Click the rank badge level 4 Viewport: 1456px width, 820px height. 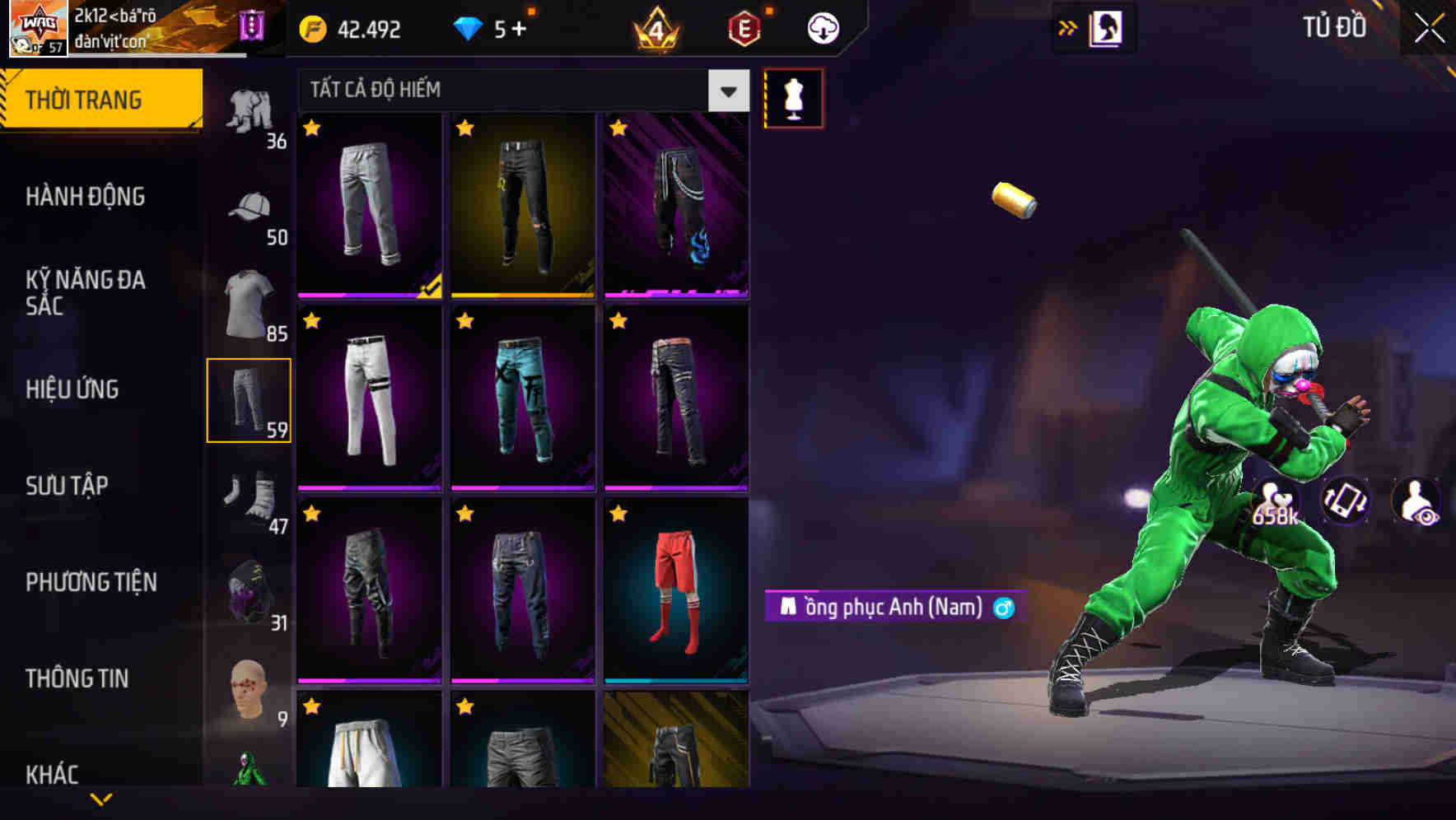point(654,27)
